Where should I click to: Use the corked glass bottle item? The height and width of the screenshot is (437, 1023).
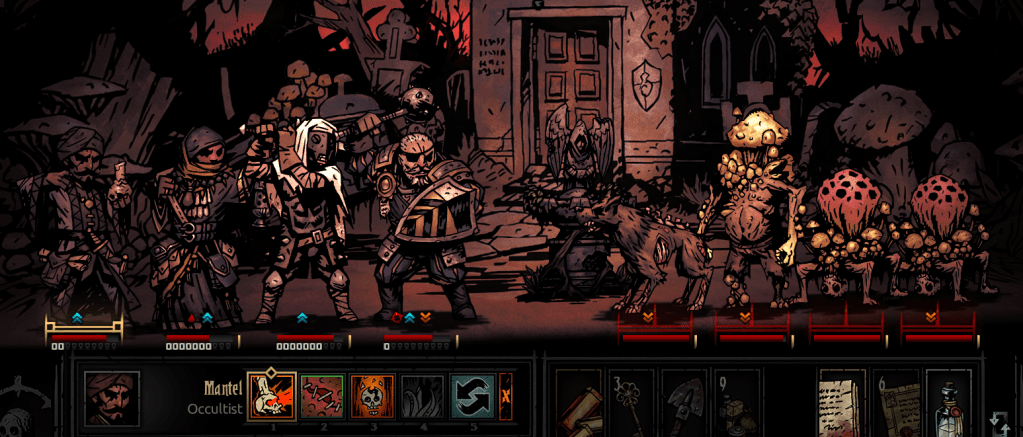[x=948, y=405]
